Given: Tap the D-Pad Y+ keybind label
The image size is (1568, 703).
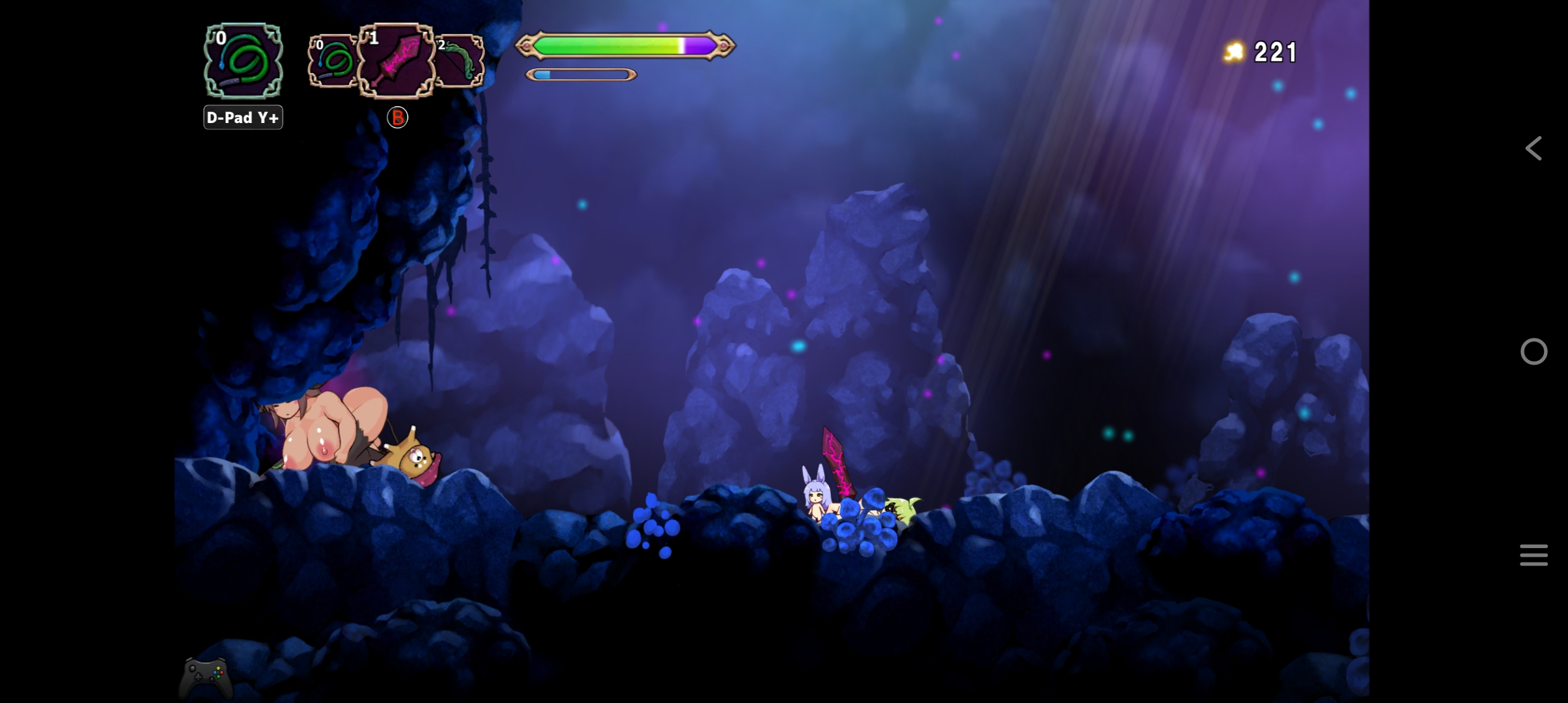Looking at the screenshot, I should pos(243,117).
